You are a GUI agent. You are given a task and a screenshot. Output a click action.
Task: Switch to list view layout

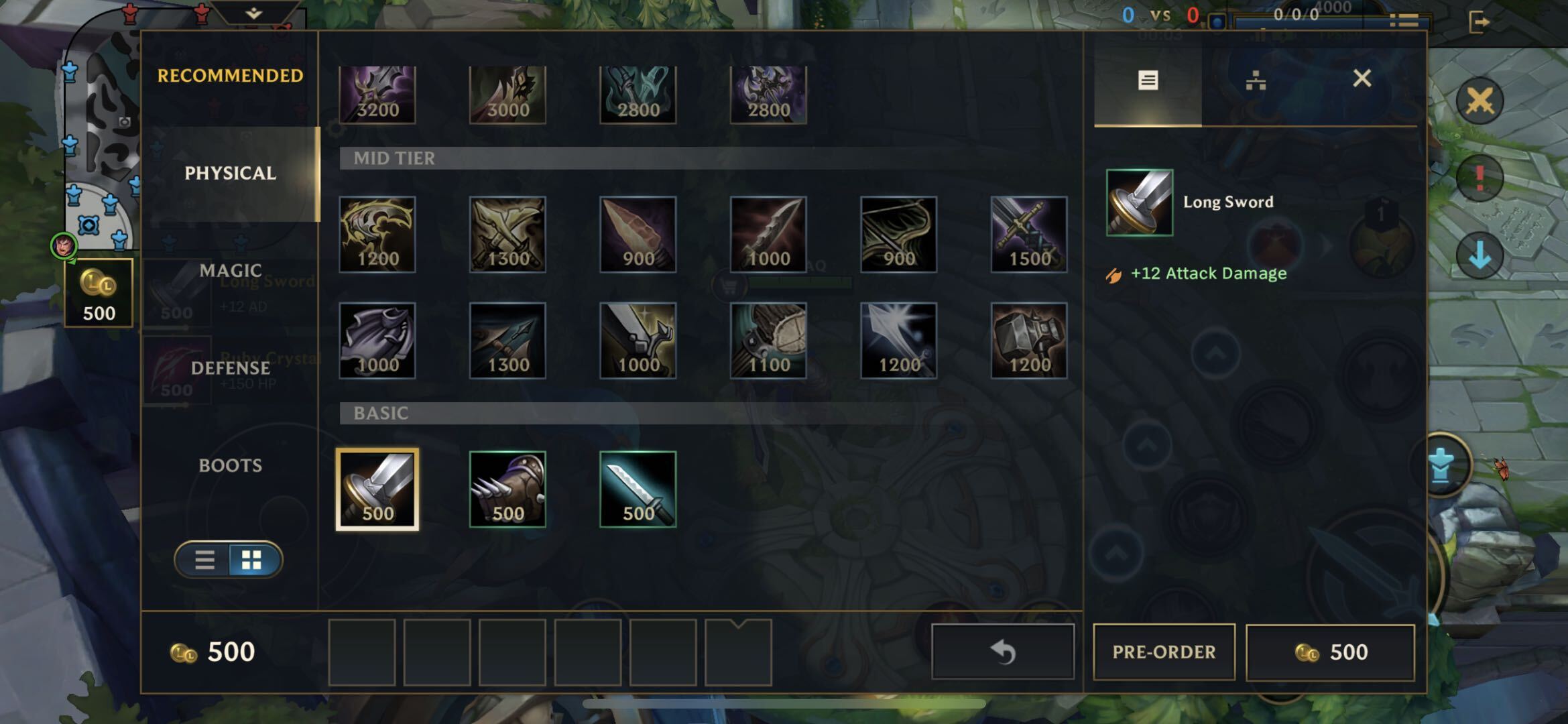(x=205, y=560)
